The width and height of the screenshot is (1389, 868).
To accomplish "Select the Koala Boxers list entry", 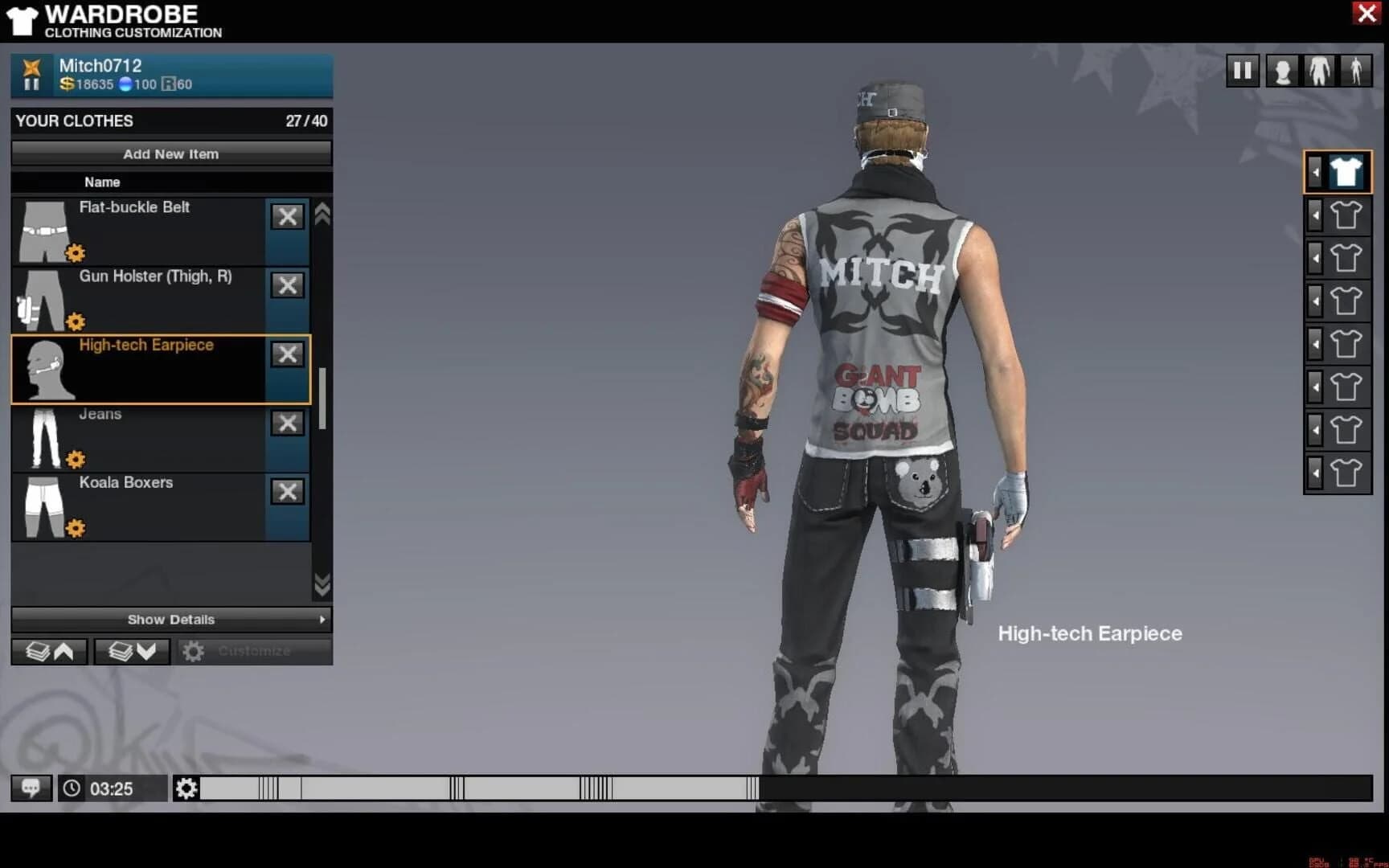I will pyautogui.click(x=161, y=506).
